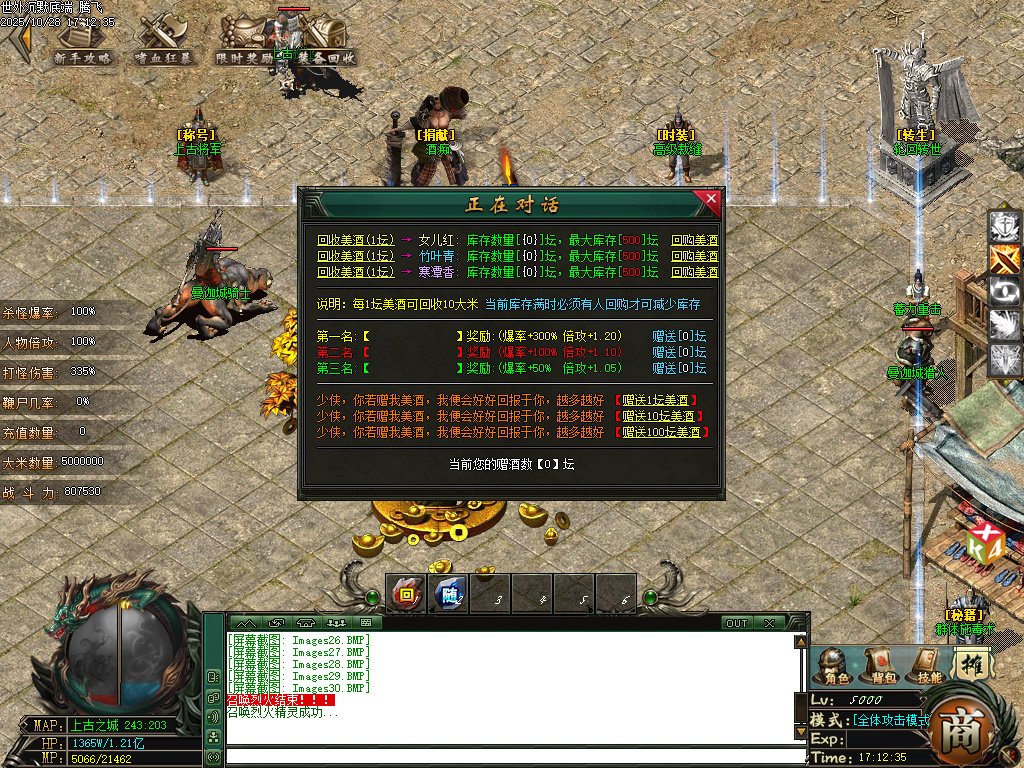This screenshot has width=1024, height=768.
Task: Click 回购美酒 link on 寒潭香 row
Action: (x=694, y=272)
